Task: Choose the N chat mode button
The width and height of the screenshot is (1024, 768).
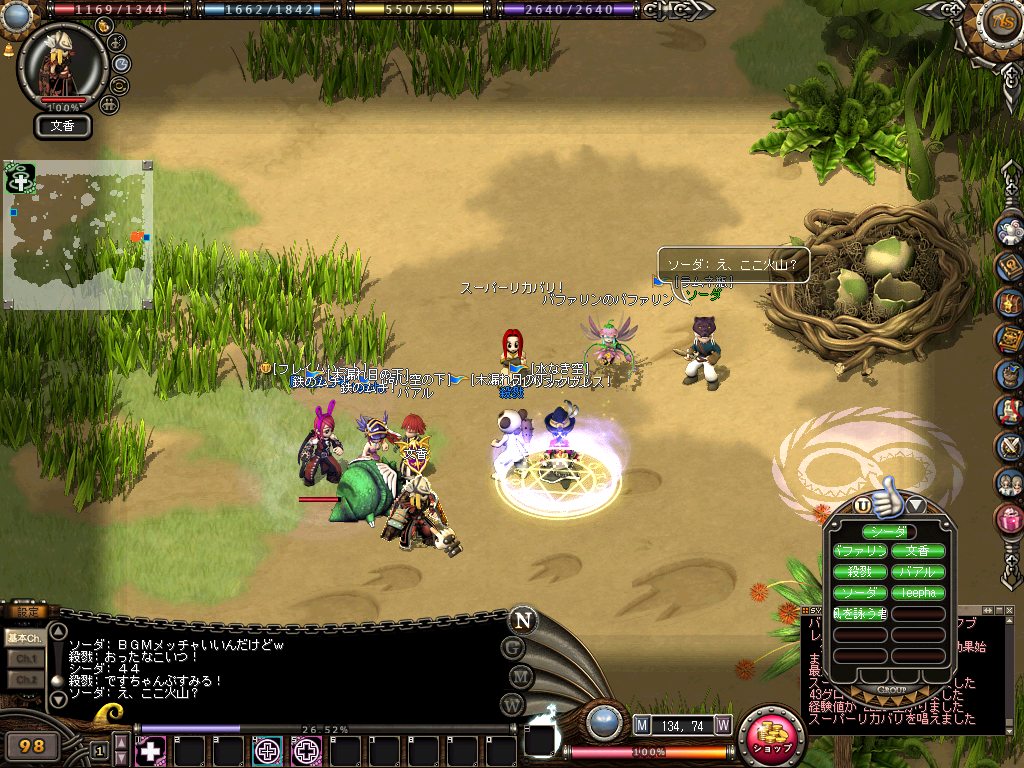Action: [x=521, y=619]
